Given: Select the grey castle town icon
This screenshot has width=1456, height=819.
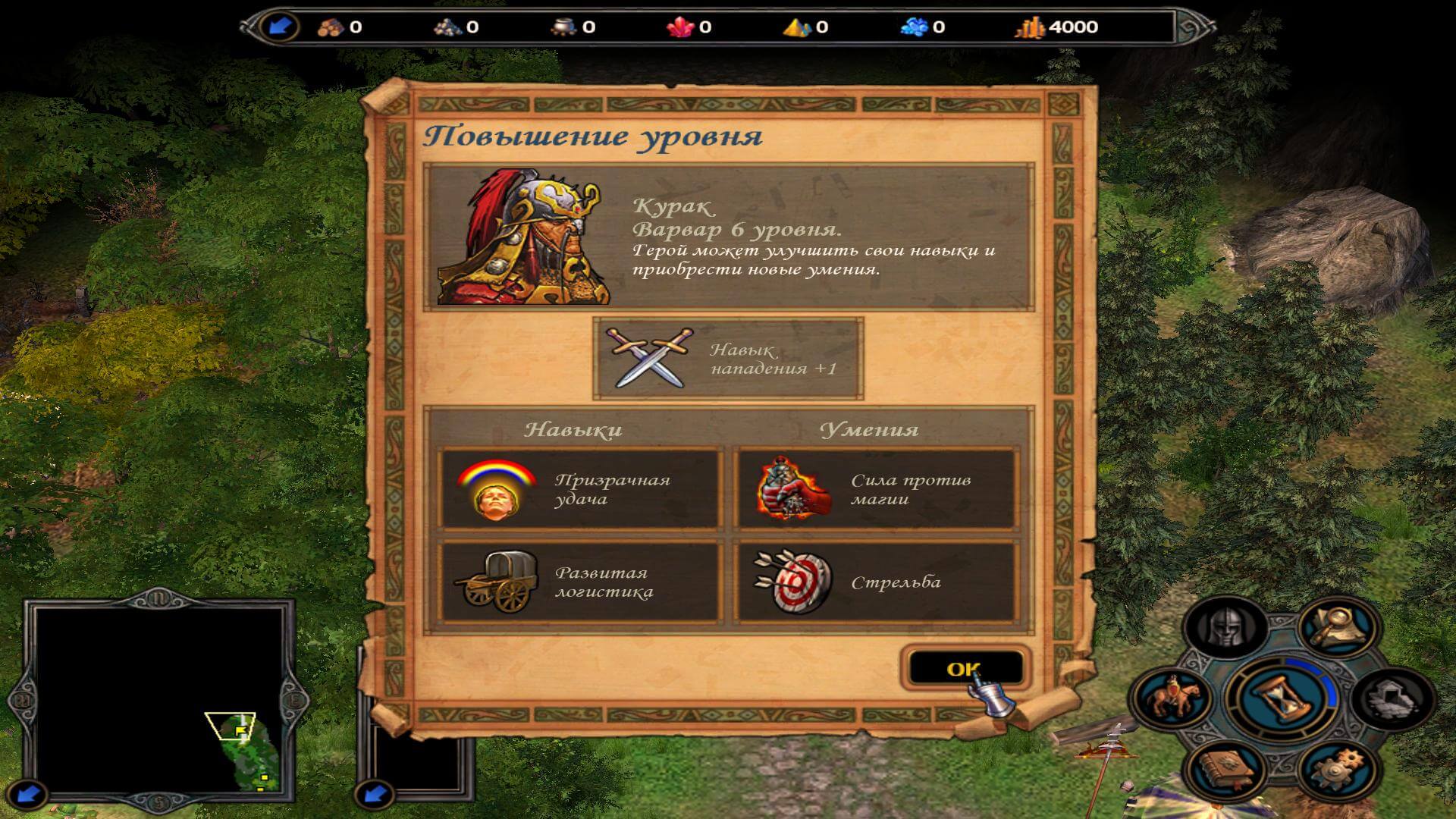Looking at the screenshot, I should tap(1394, 696).
